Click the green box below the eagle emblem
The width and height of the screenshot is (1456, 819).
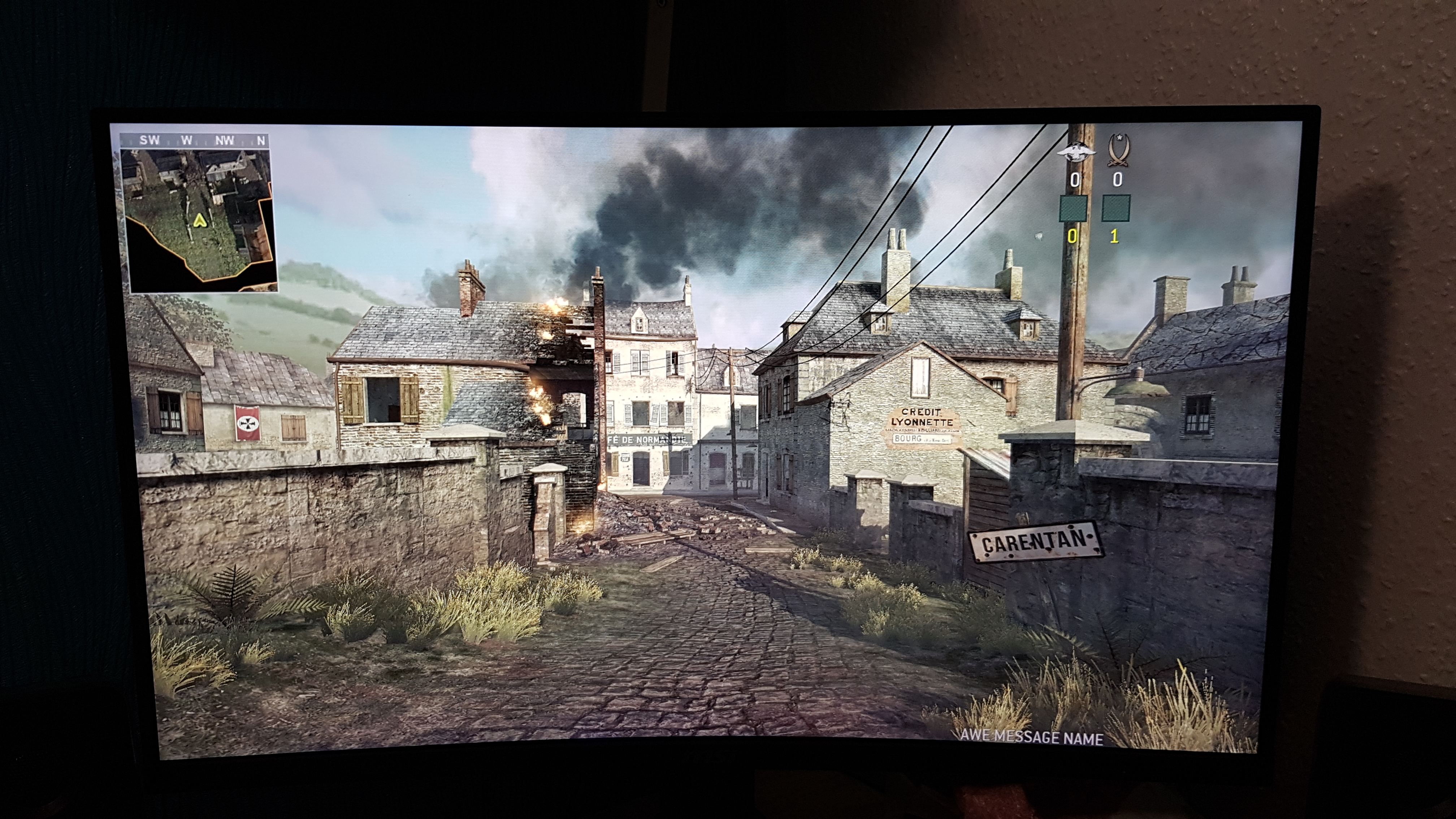(1073, 208)
